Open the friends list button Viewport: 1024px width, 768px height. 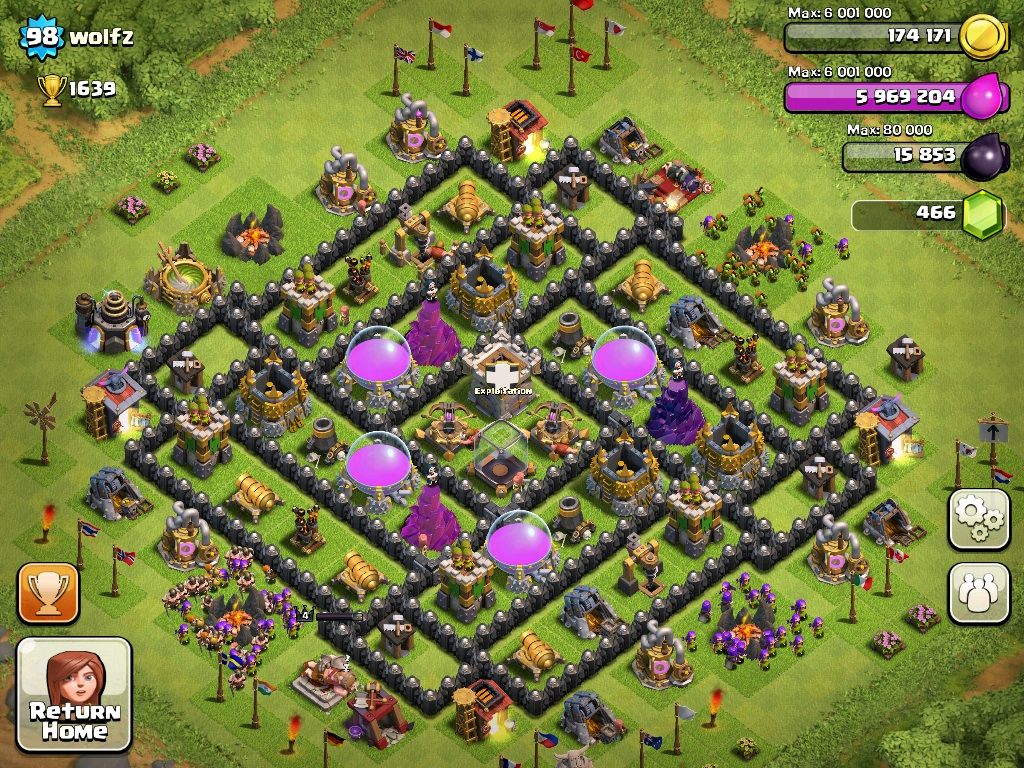[978, 593]
